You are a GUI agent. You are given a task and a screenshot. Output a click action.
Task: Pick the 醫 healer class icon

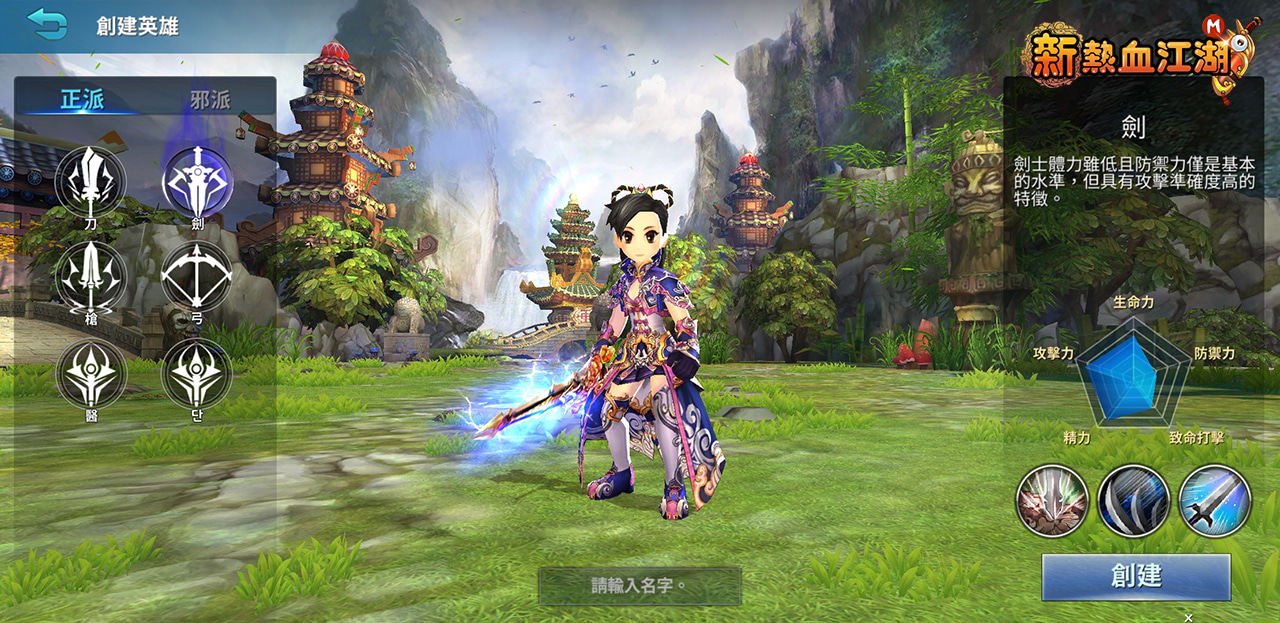coord(91,373)
